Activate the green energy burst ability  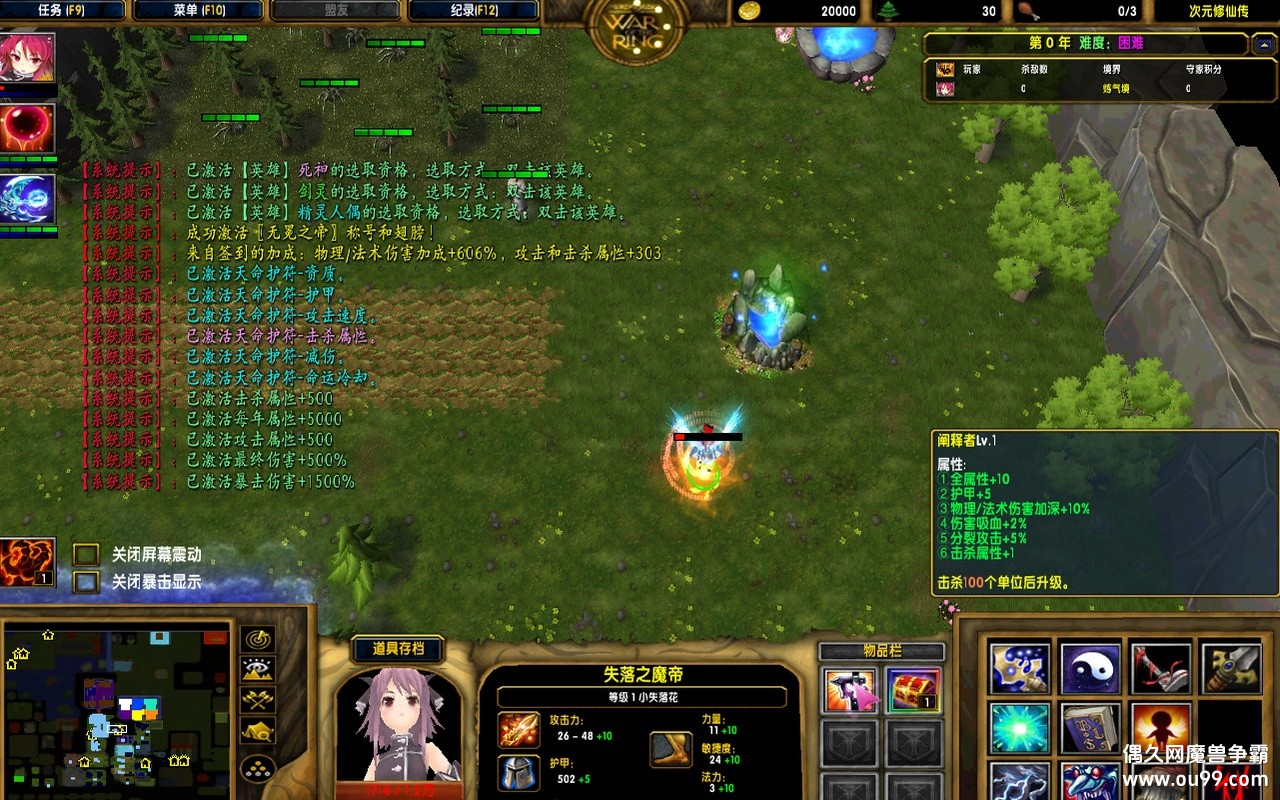pos(1019,728)
